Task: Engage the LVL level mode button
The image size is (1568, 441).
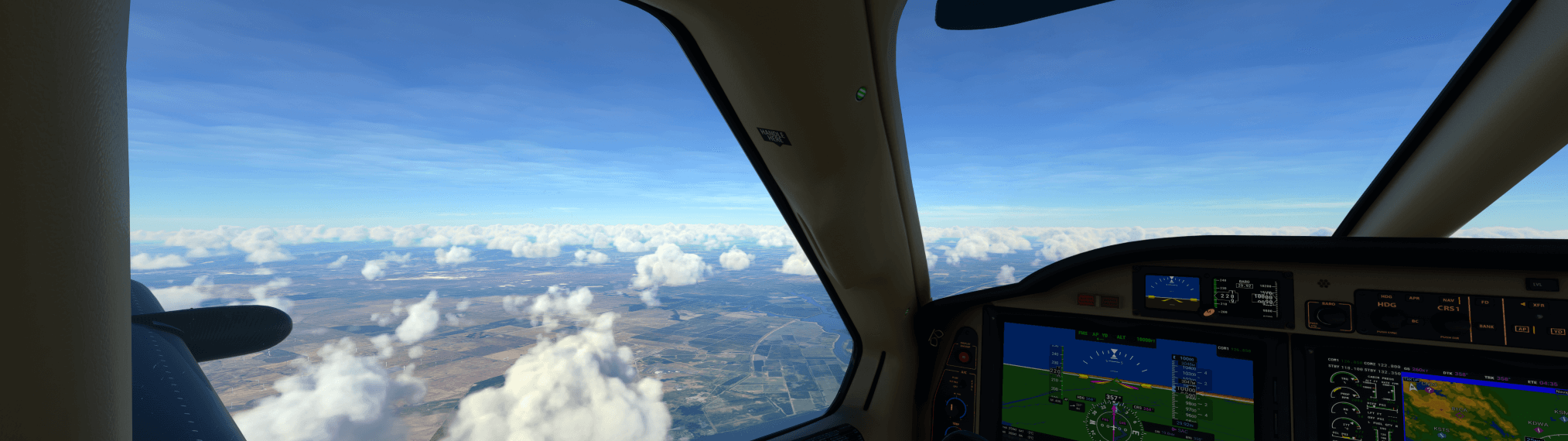Action: (x=1538, y=284)
